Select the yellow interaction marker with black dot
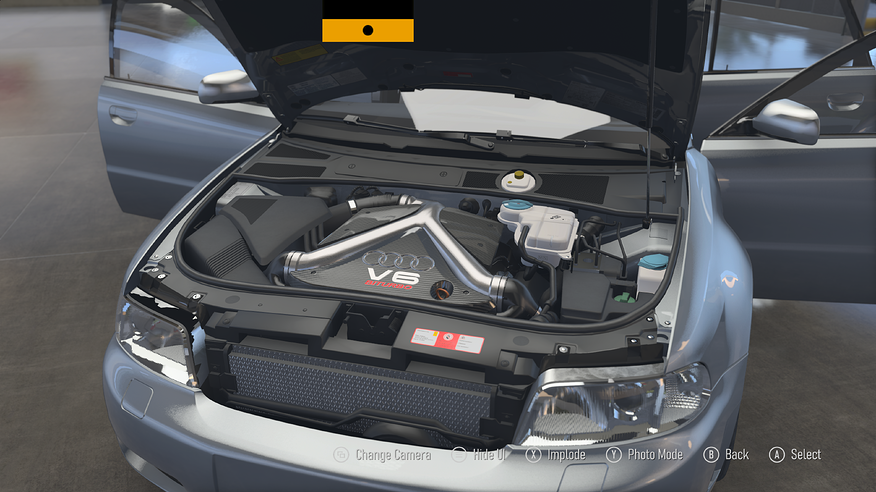The width and height of the screenshot is (876, 492). 367,30
